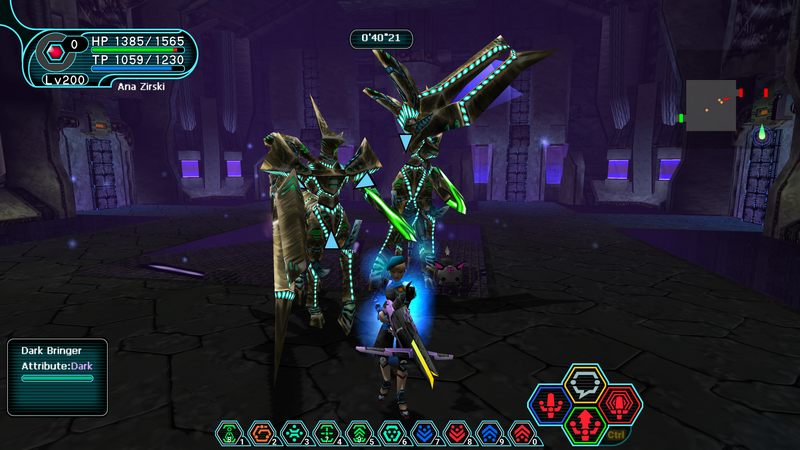
Task: Activate the green upward chevrons in slot 5
Action: click(359, 432)
